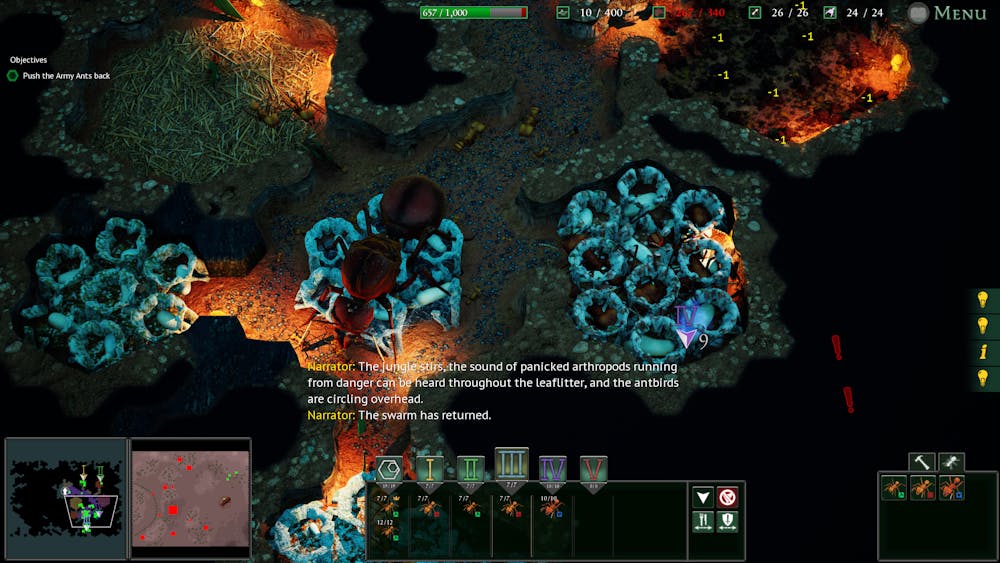
Task: Choose pheromone group III tab
Action: 511,466
